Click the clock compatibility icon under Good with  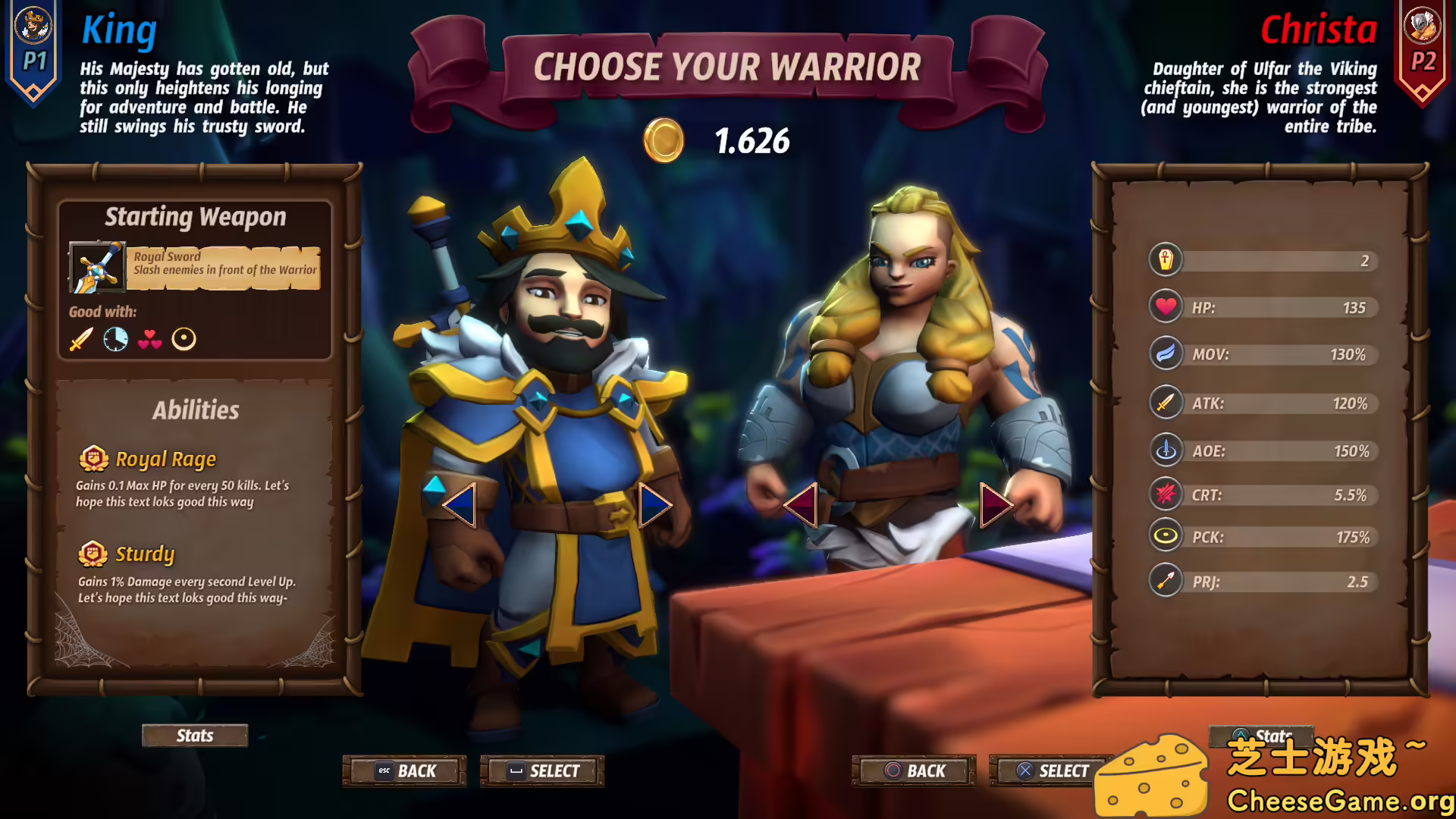pos(115,339)
